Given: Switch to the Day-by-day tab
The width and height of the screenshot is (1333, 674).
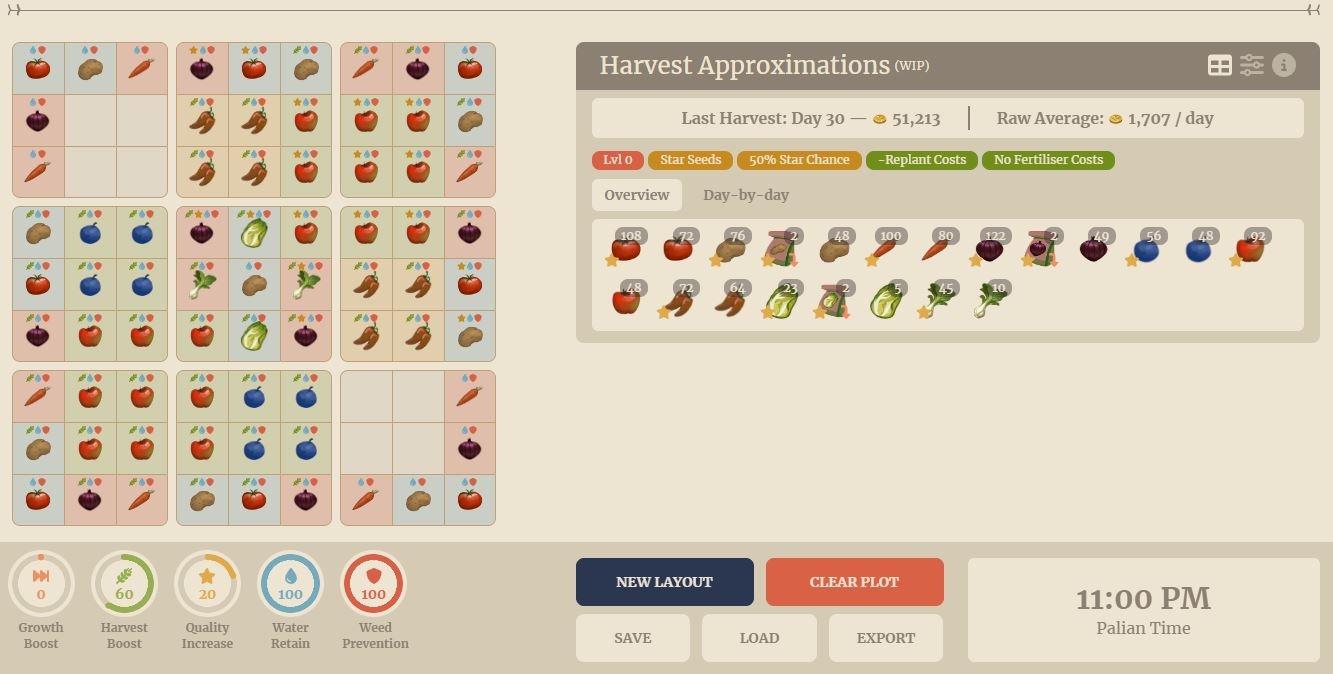Looking at the screenshot, I should 745,195.
